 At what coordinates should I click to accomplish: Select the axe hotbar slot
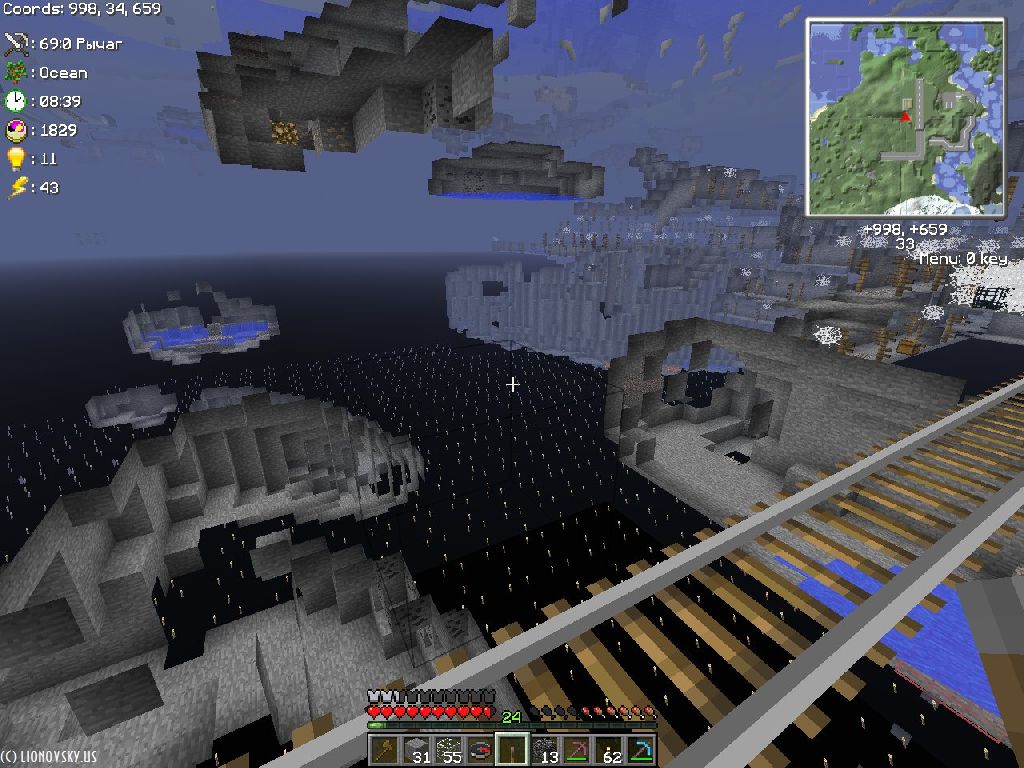click(385, 749)
